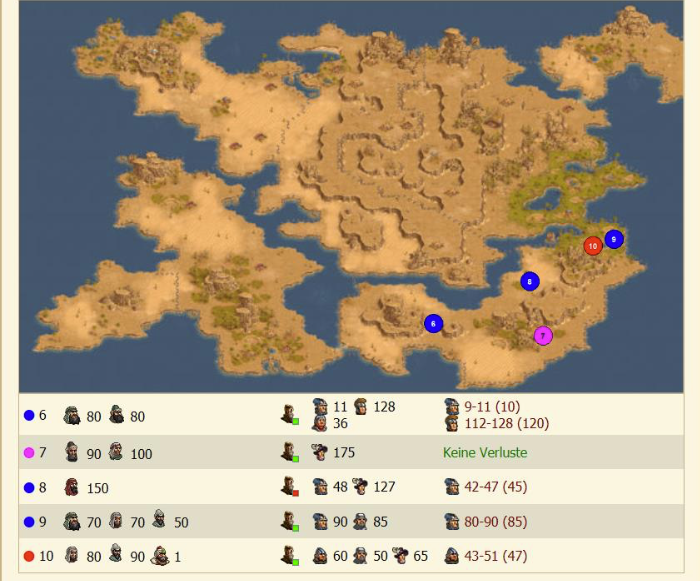Select blue marker 9 on the map

coord(614,239)
